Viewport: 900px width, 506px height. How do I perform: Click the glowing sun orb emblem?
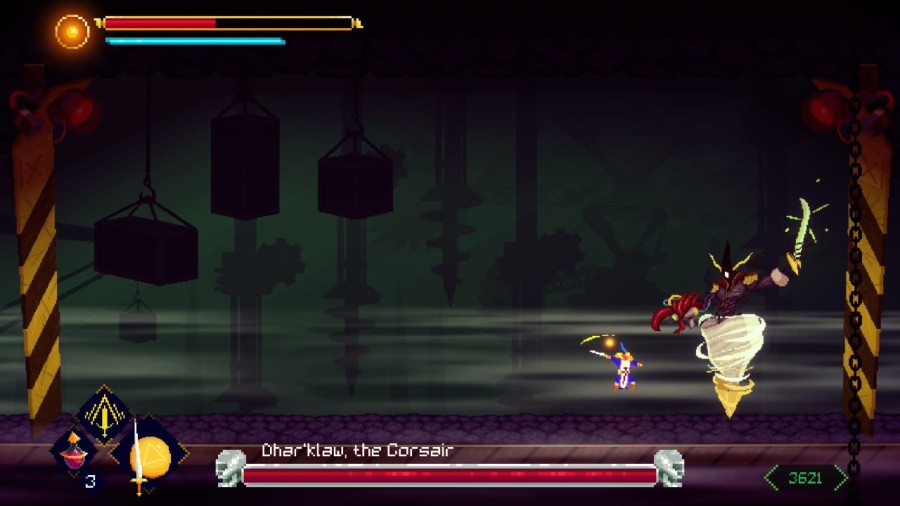pos(72,31)
